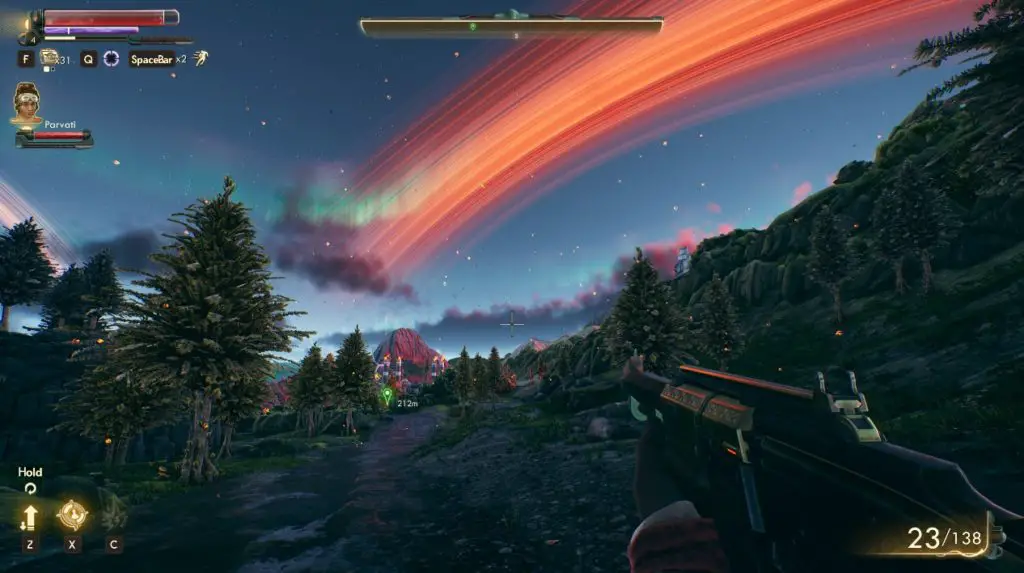The image size is (1024, 573).
Task: Click the dimmed companion ability icon
Action: (113, 516)
